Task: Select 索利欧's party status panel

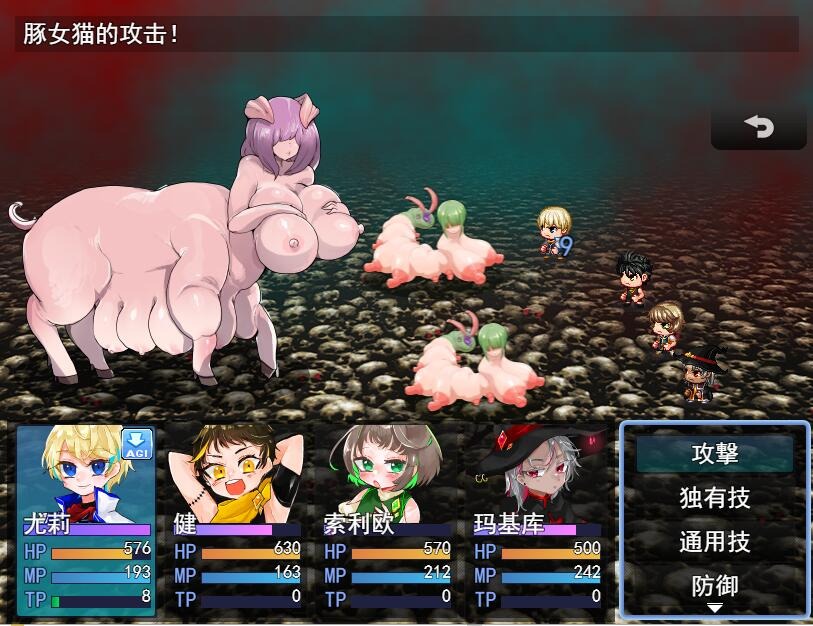Action: (x=387, y=520)
